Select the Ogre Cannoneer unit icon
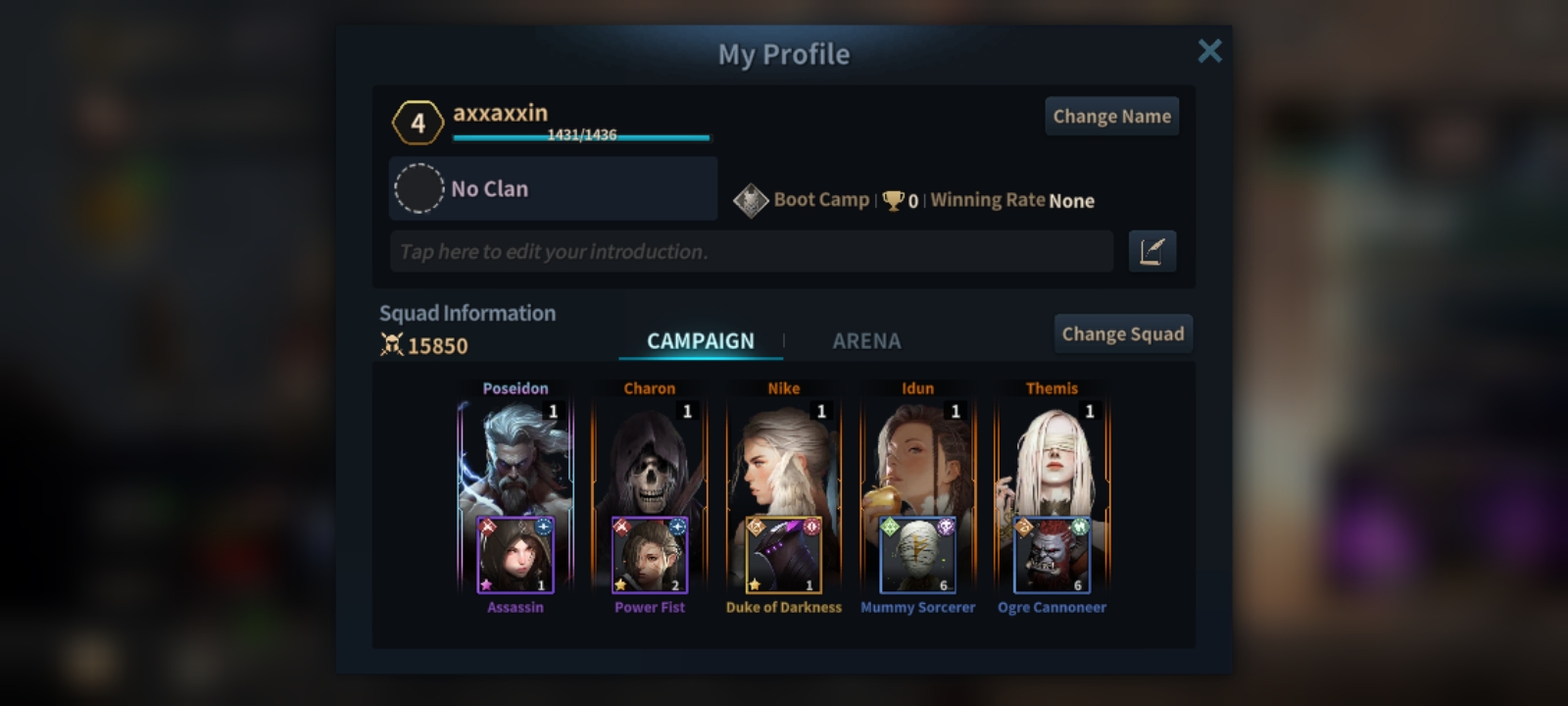The image size is (1568, 706). click(x=1052, y=556)
